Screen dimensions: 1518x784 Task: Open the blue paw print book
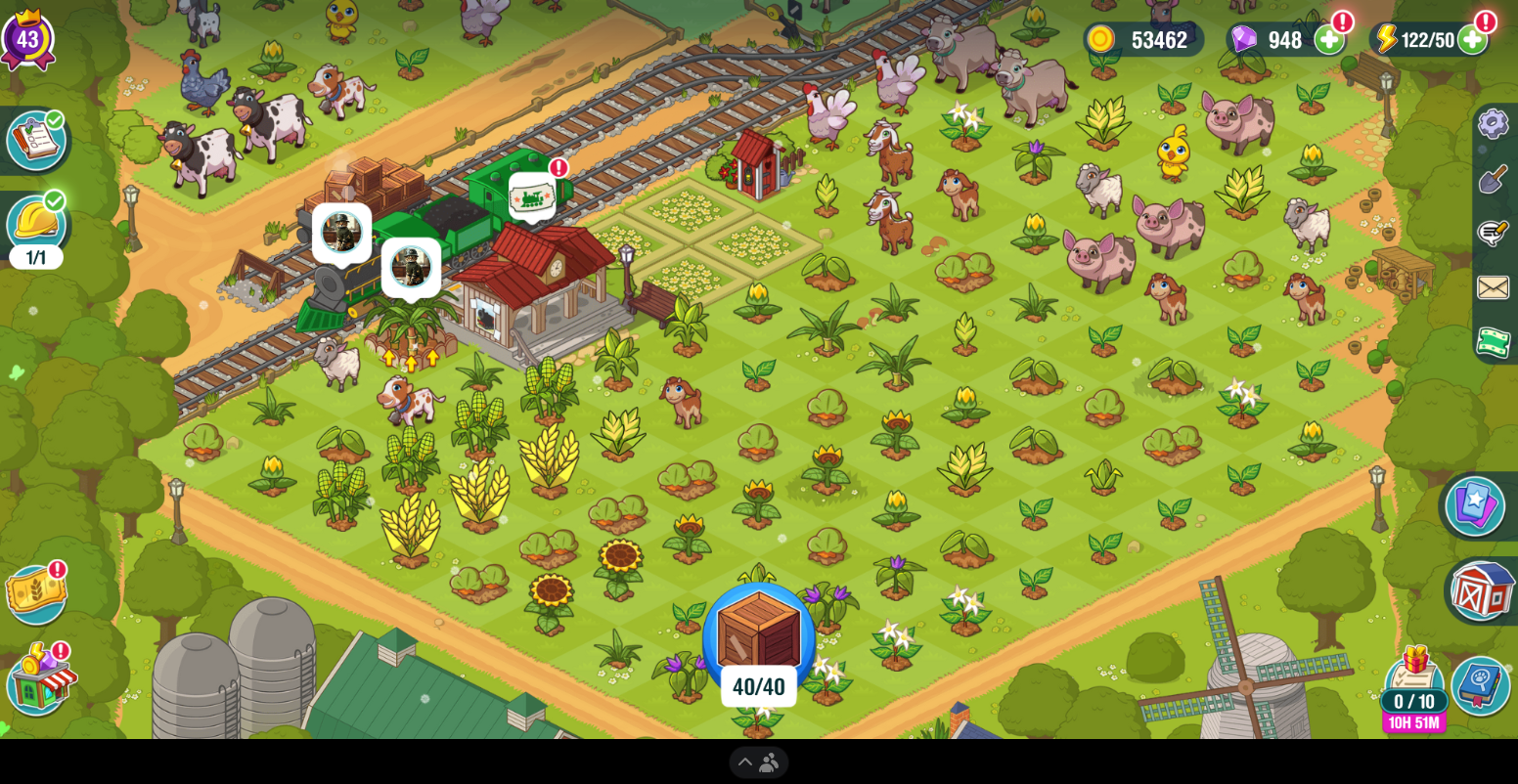pyautogui.click(x=1480, y=684)
